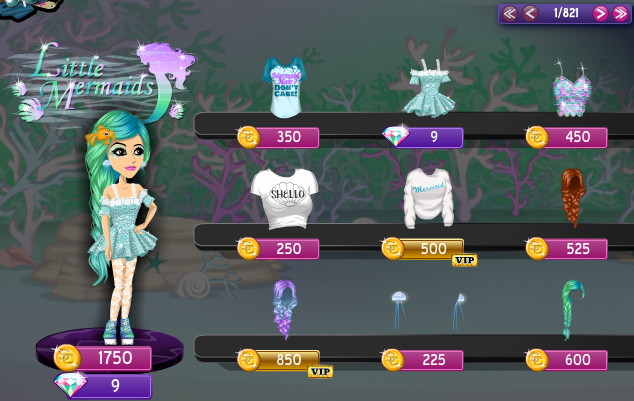Viewport: 634px width, 401px height.
Task: Click the 350 coin price button
Action: pos(280,137)
